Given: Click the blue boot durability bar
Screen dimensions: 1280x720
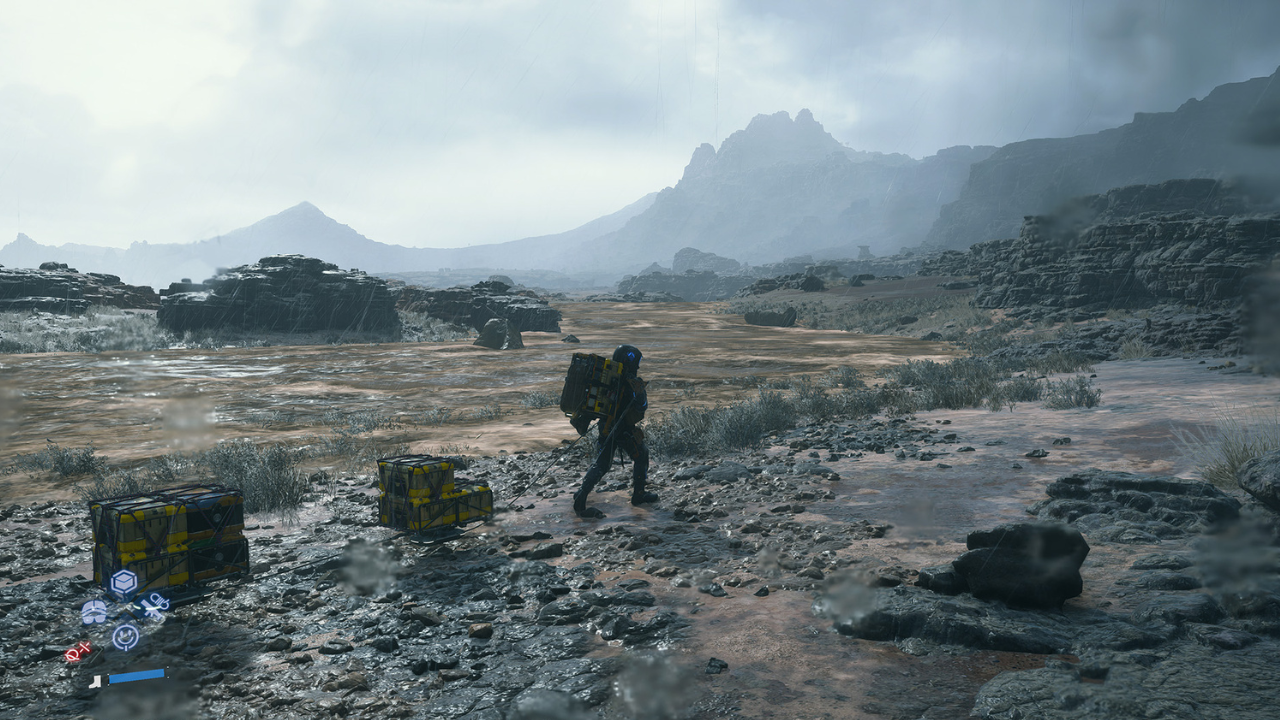Looking at the screenshot, I should (136, 675).
